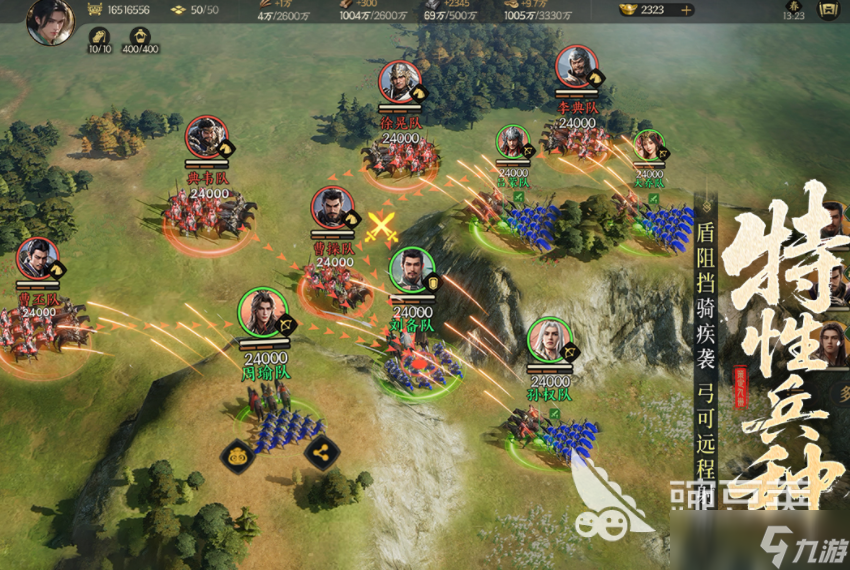Select Da Qiao's green army portrait

(x=648, y=148)
